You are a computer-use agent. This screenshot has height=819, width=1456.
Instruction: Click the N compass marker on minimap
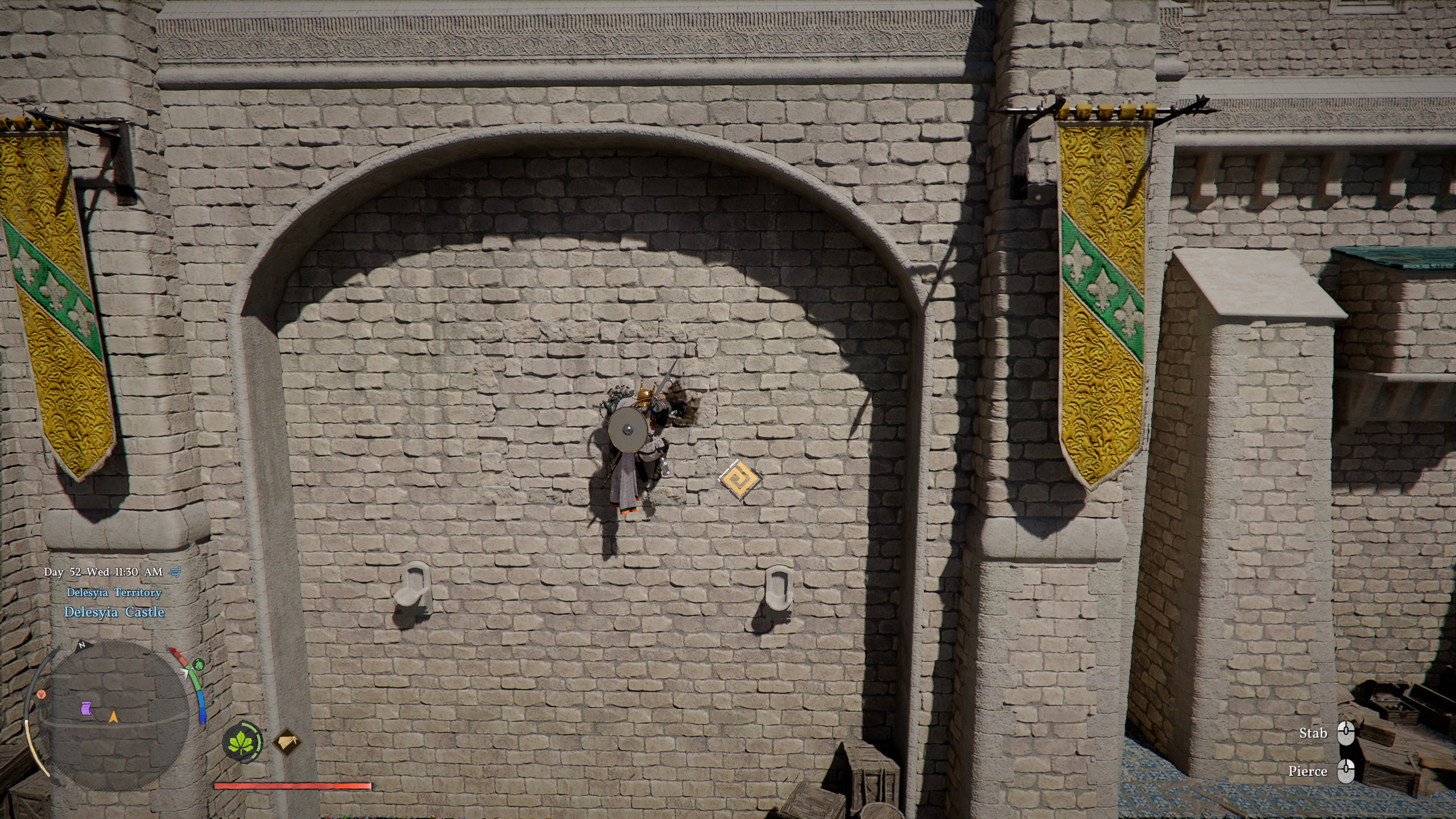pos(81,645)
